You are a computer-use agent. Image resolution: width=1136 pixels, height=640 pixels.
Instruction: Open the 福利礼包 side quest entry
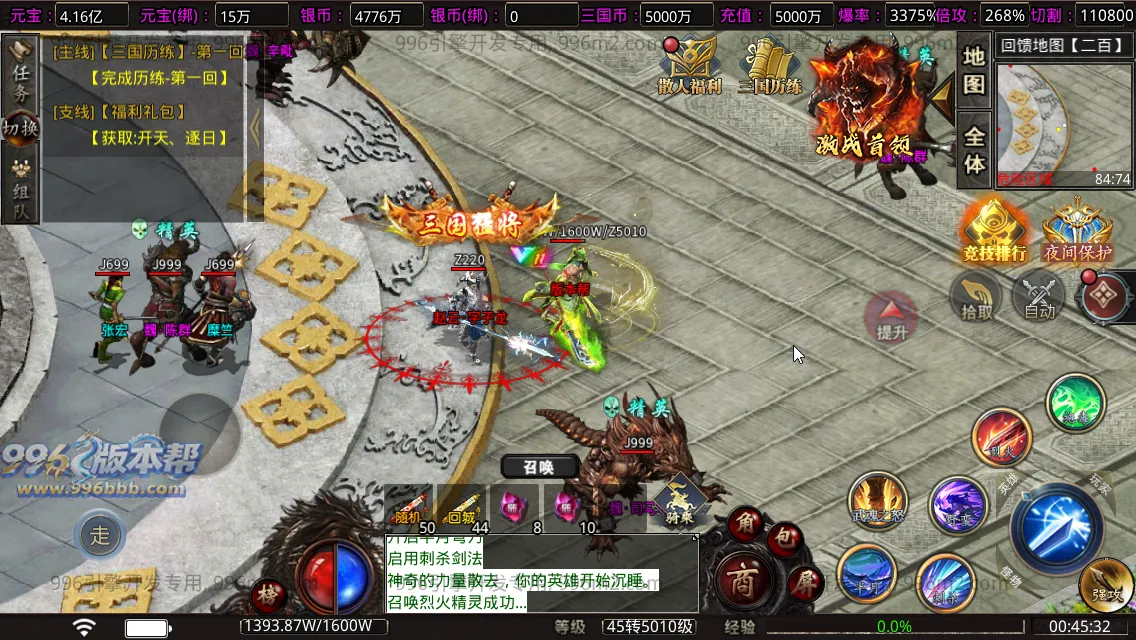tap(120, 113)
